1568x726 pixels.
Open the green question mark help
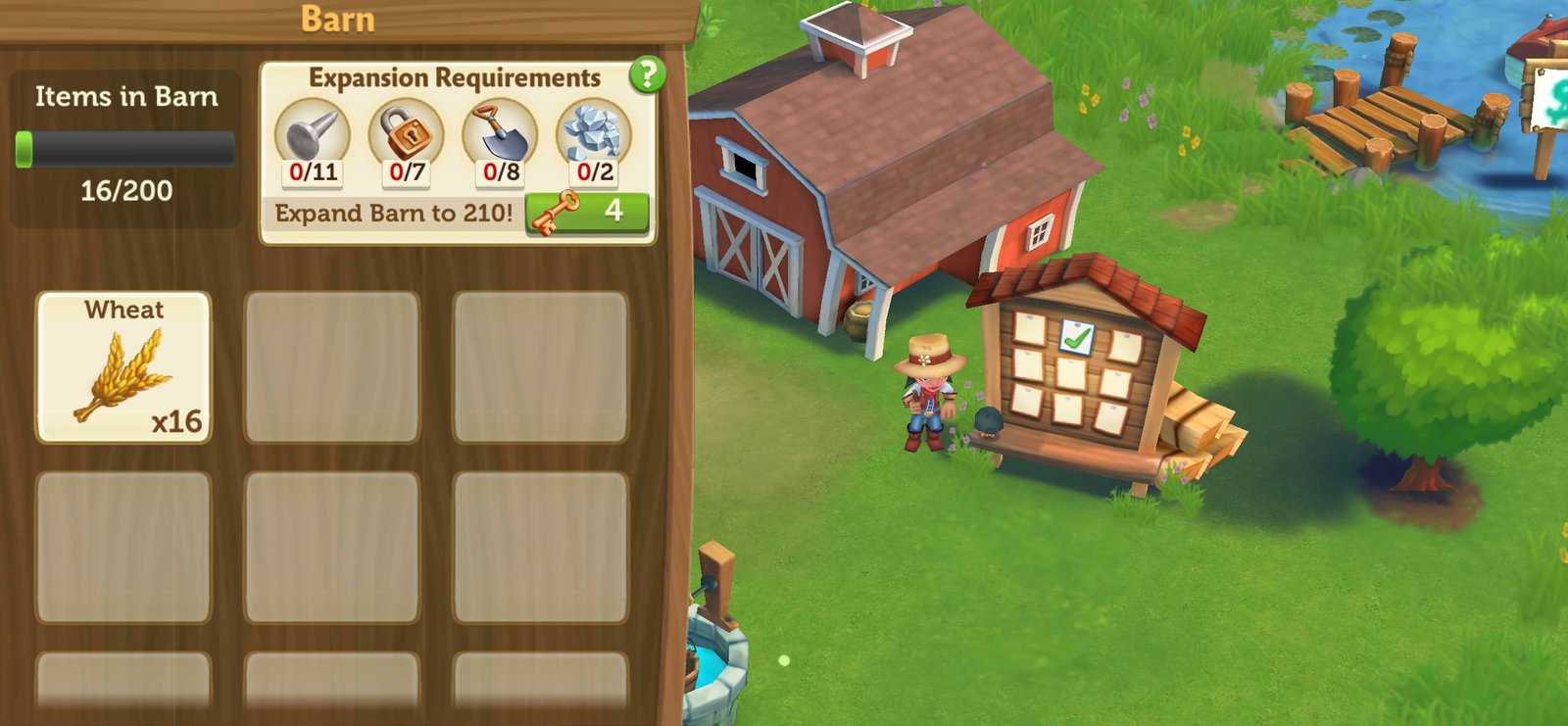tap(647, 74)
